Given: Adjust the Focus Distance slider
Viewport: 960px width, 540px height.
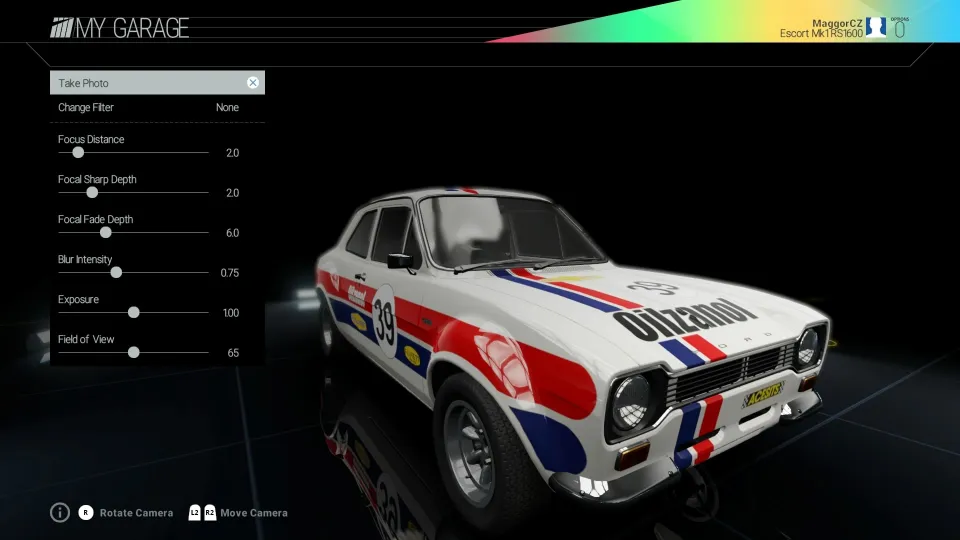Looking at the screenshot, I should tap(78, 153).
